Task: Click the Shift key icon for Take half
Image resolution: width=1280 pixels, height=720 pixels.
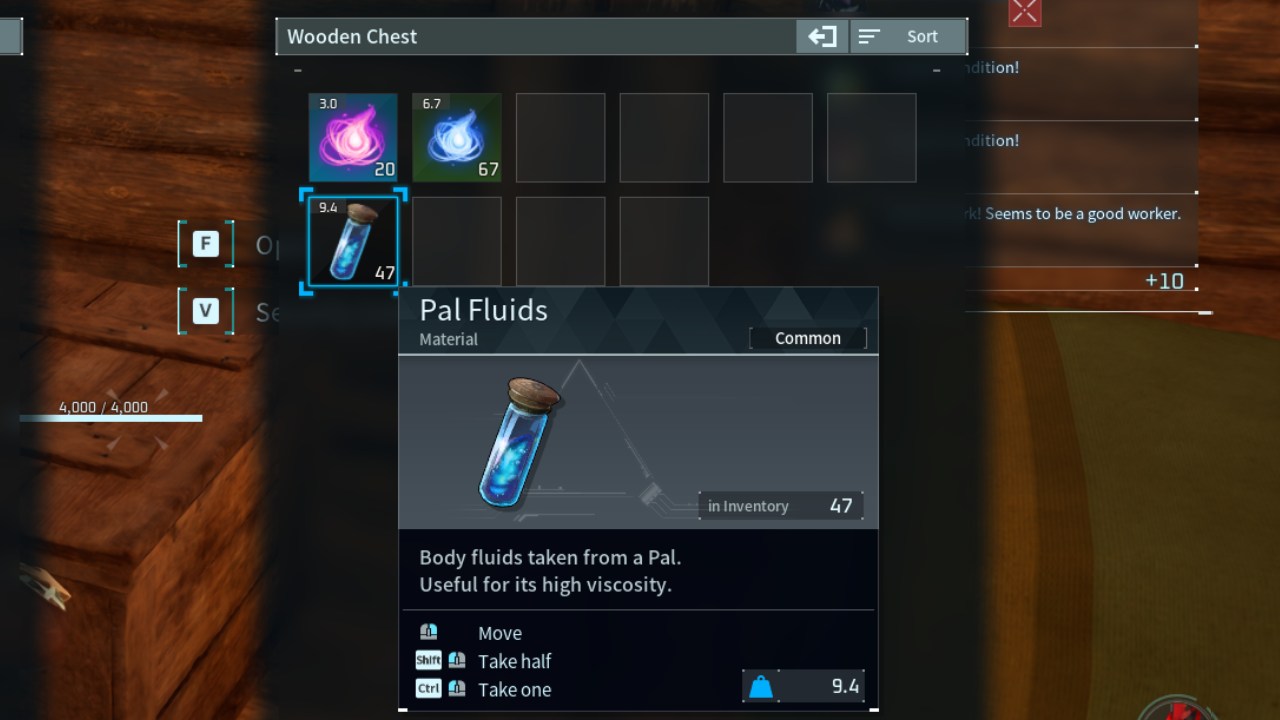Action: (428, 659)
